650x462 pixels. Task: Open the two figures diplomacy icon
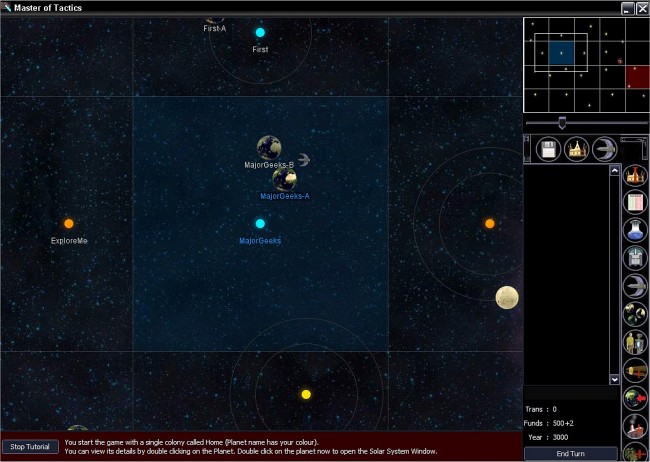635,343
